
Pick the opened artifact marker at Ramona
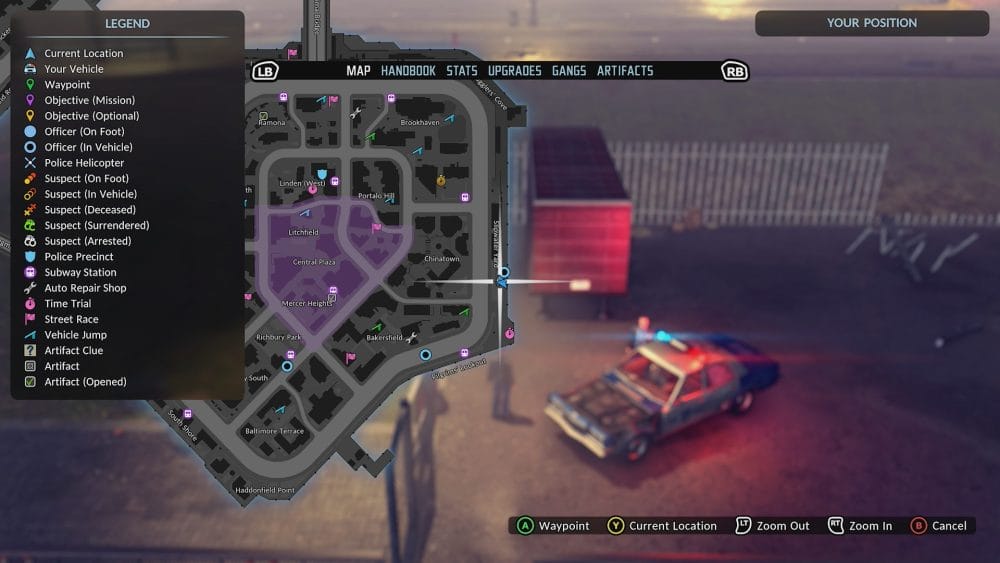click(263, 115)
